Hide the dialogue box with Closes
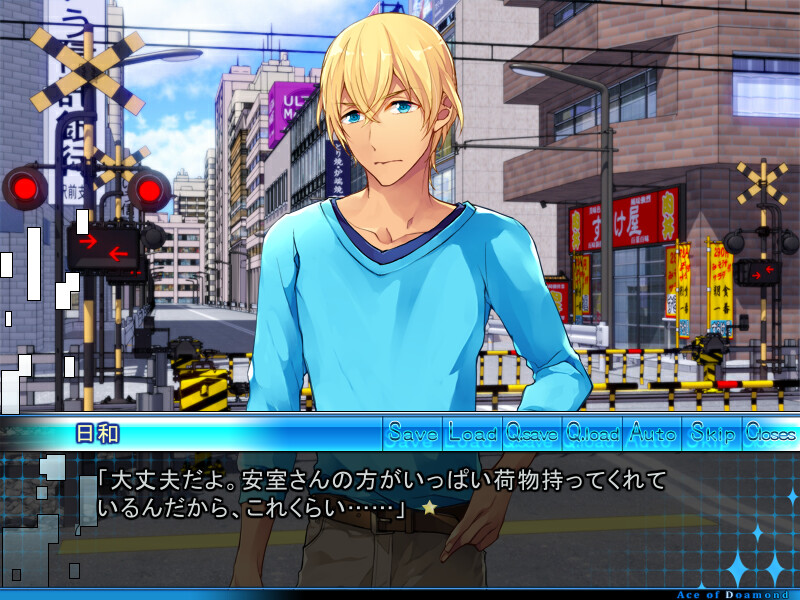The height and width of the screenshot is (600, 800). pos(770,434)
